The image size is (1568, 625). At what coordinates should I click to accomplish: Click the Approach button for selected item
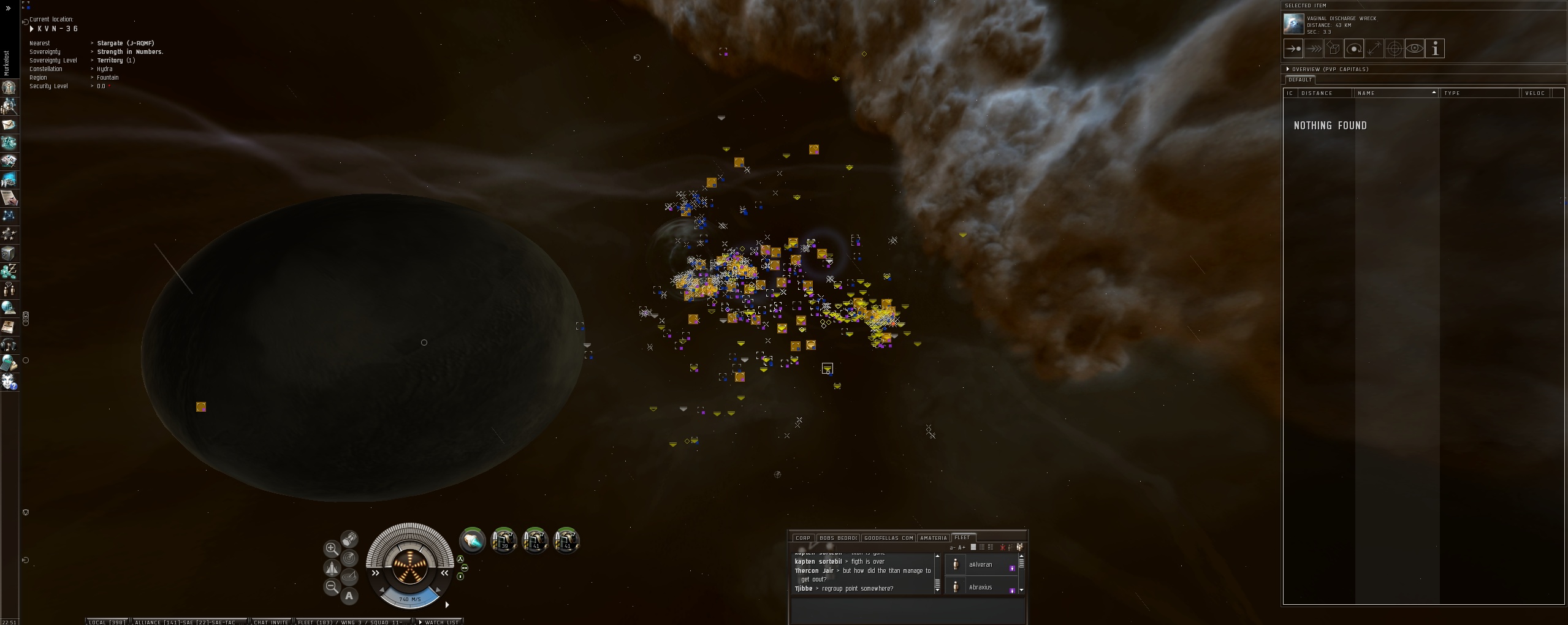click(x=1293, y=49)
